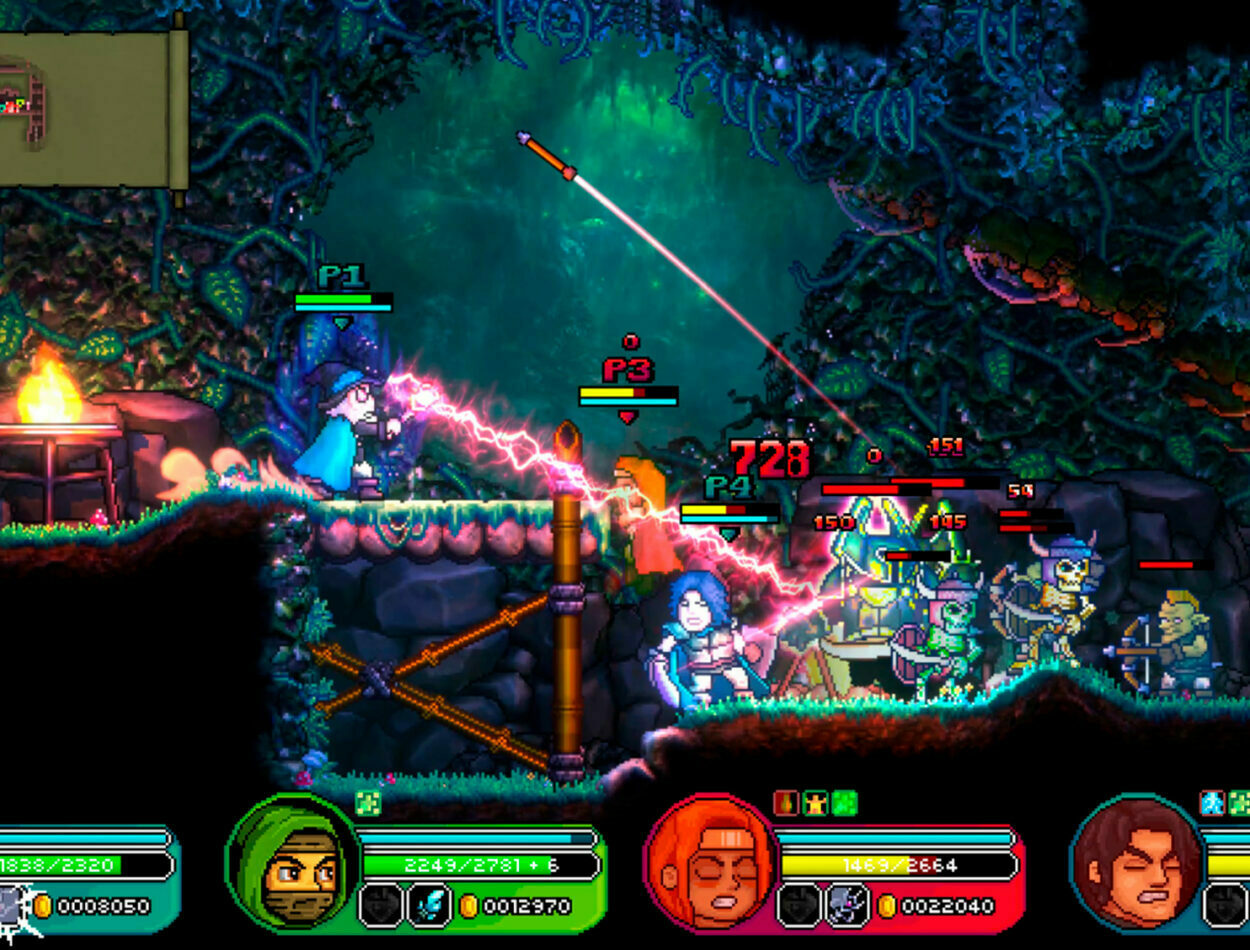Click the blue running figure buff icon
Viewport: 1250px width, 950px height.
point(1212,803)
